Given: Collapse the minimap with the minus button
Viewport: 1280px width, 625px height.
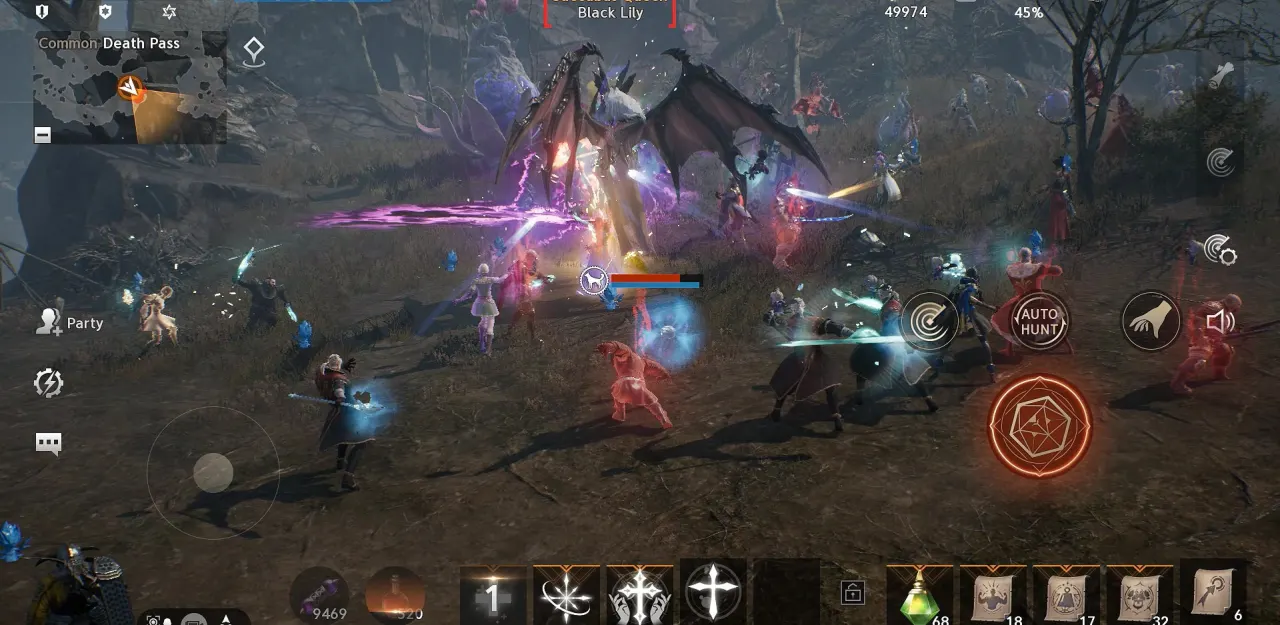Looking at the screenshot, I should pos(43,135).
